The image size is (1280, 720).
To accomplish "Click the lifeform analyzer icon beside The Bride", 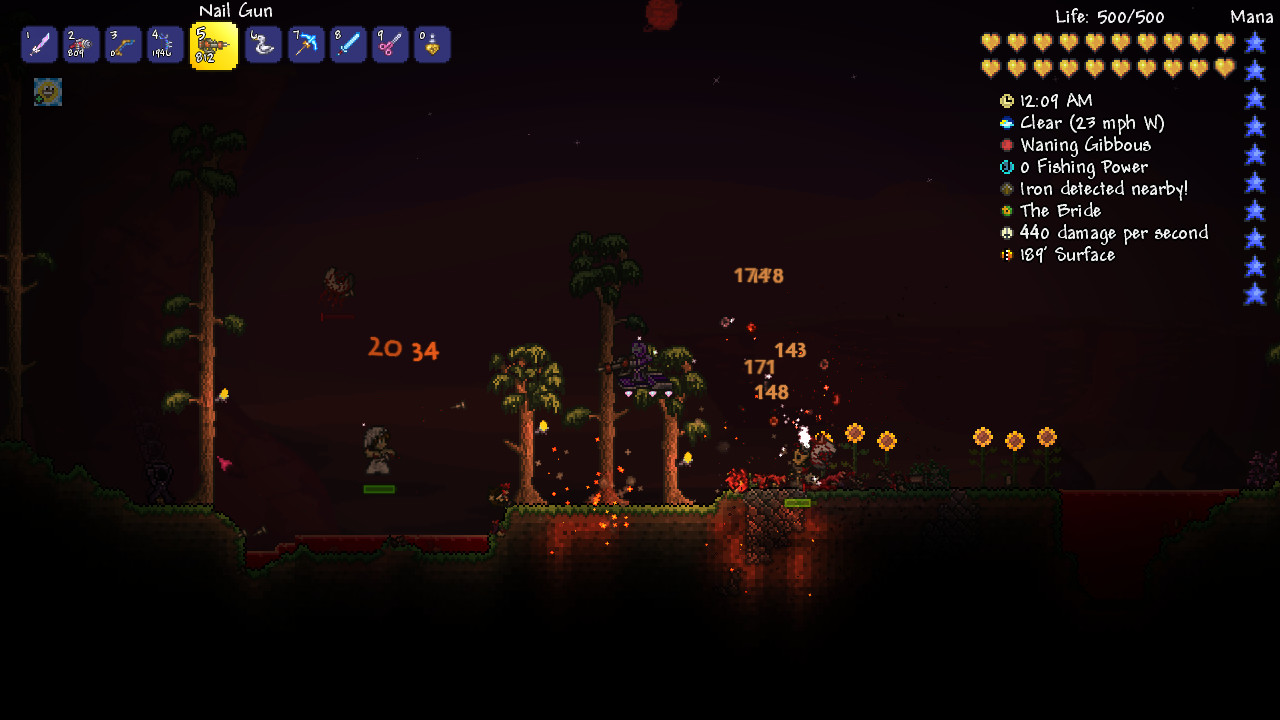I will click(1005, 210).
